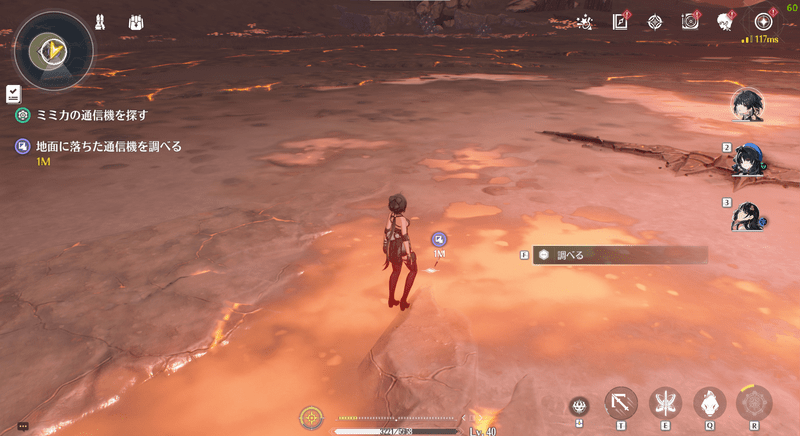
Task: Open the four-point star compass menu icon
Action: [764, 21]
